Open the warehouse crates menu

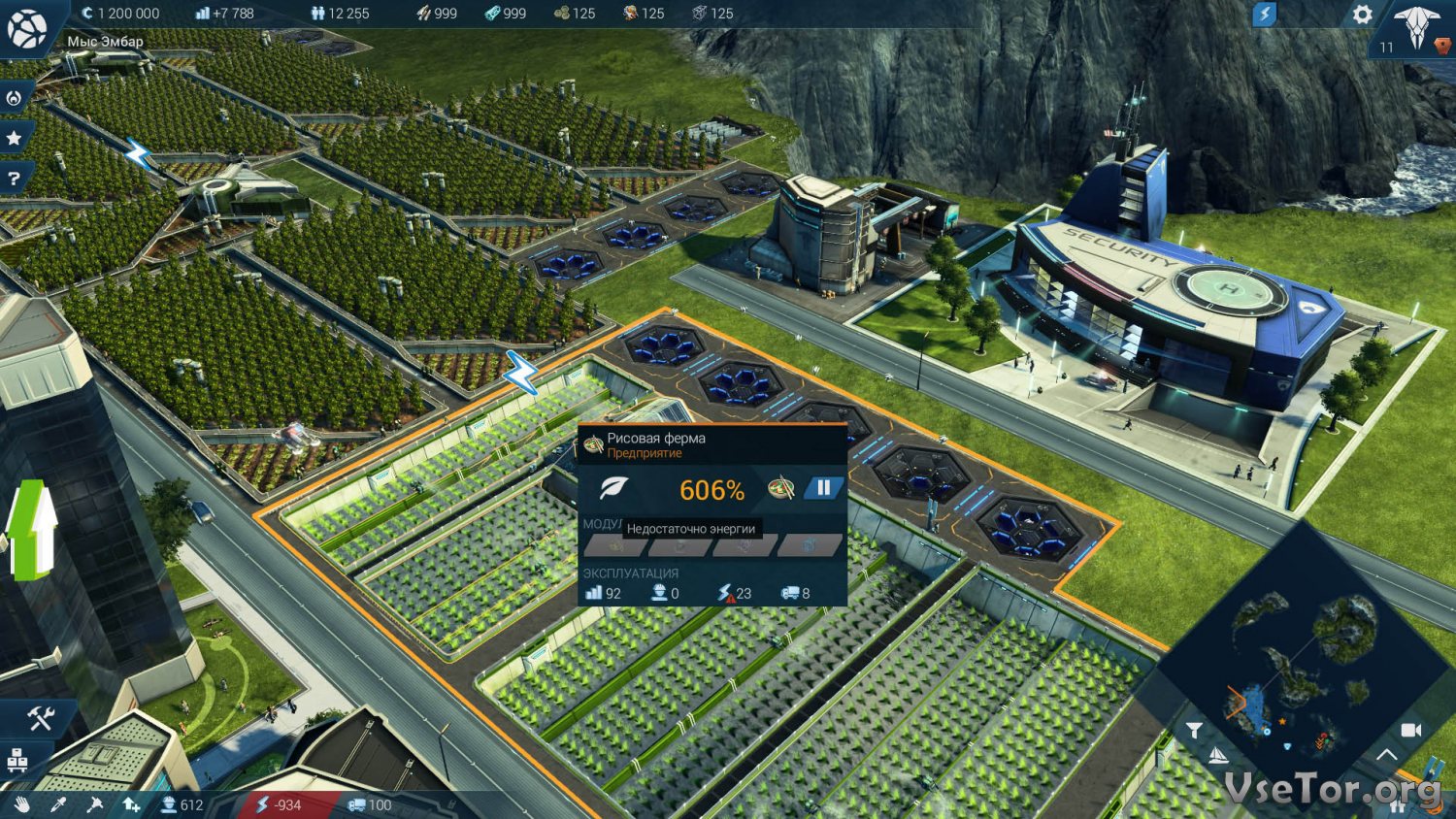(x=17, y=761)
